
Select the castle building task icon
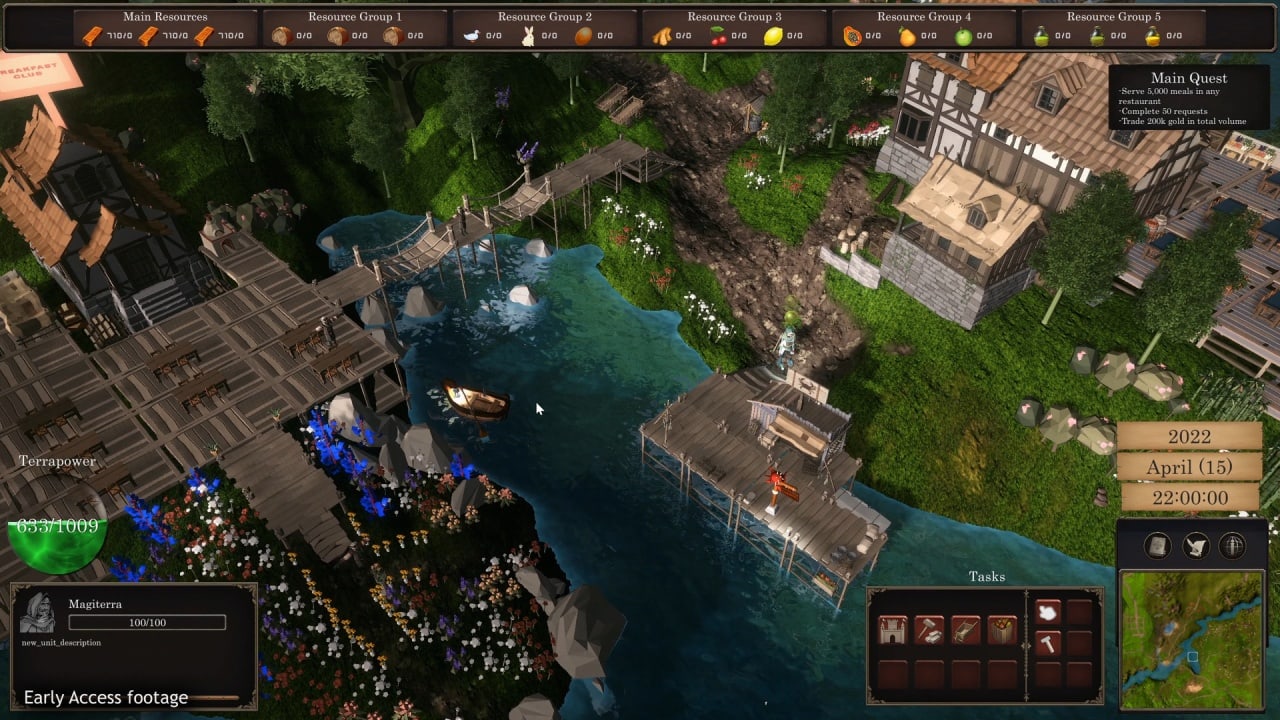click(x=892, y=629)
